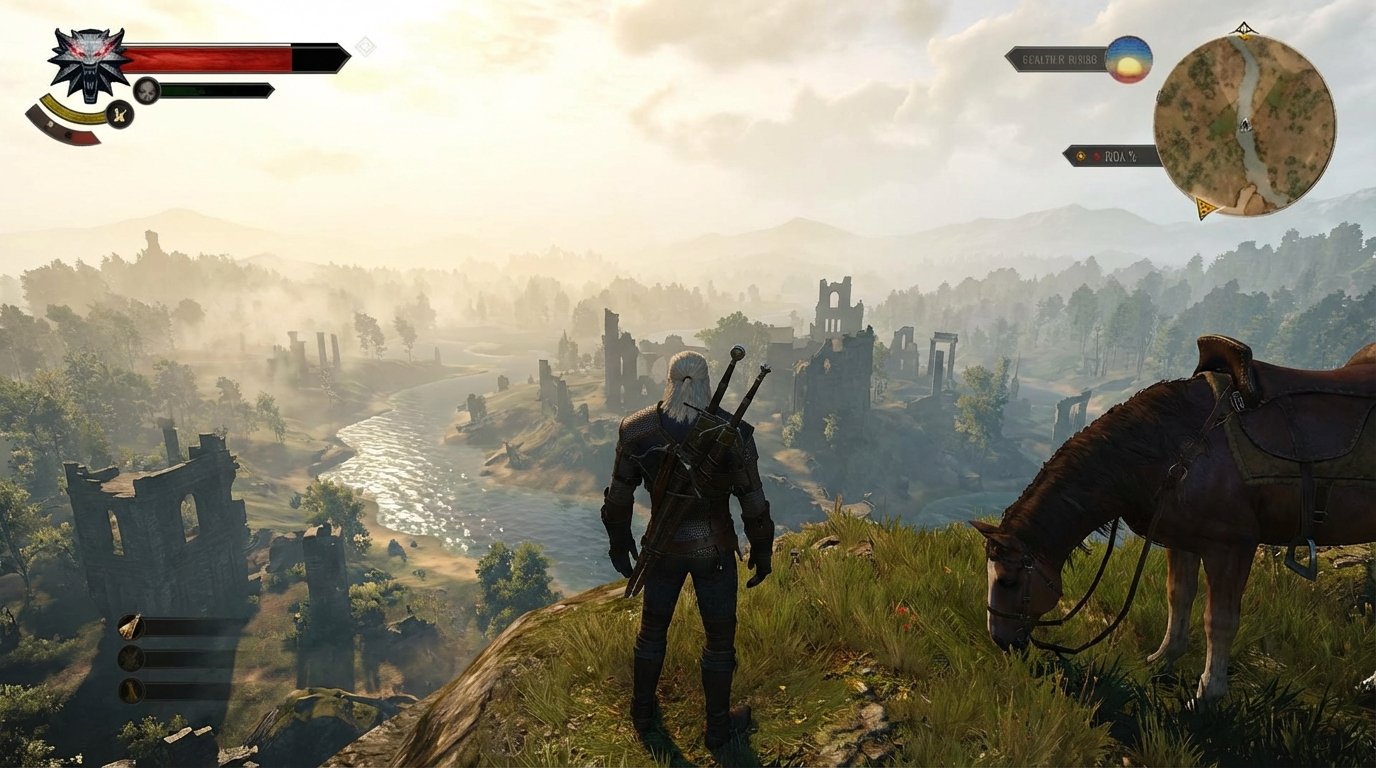Click the player arrow on the minimap
Viewport: 1376px width, 768px height.
pyautogui.click(x=1245, y=126)
